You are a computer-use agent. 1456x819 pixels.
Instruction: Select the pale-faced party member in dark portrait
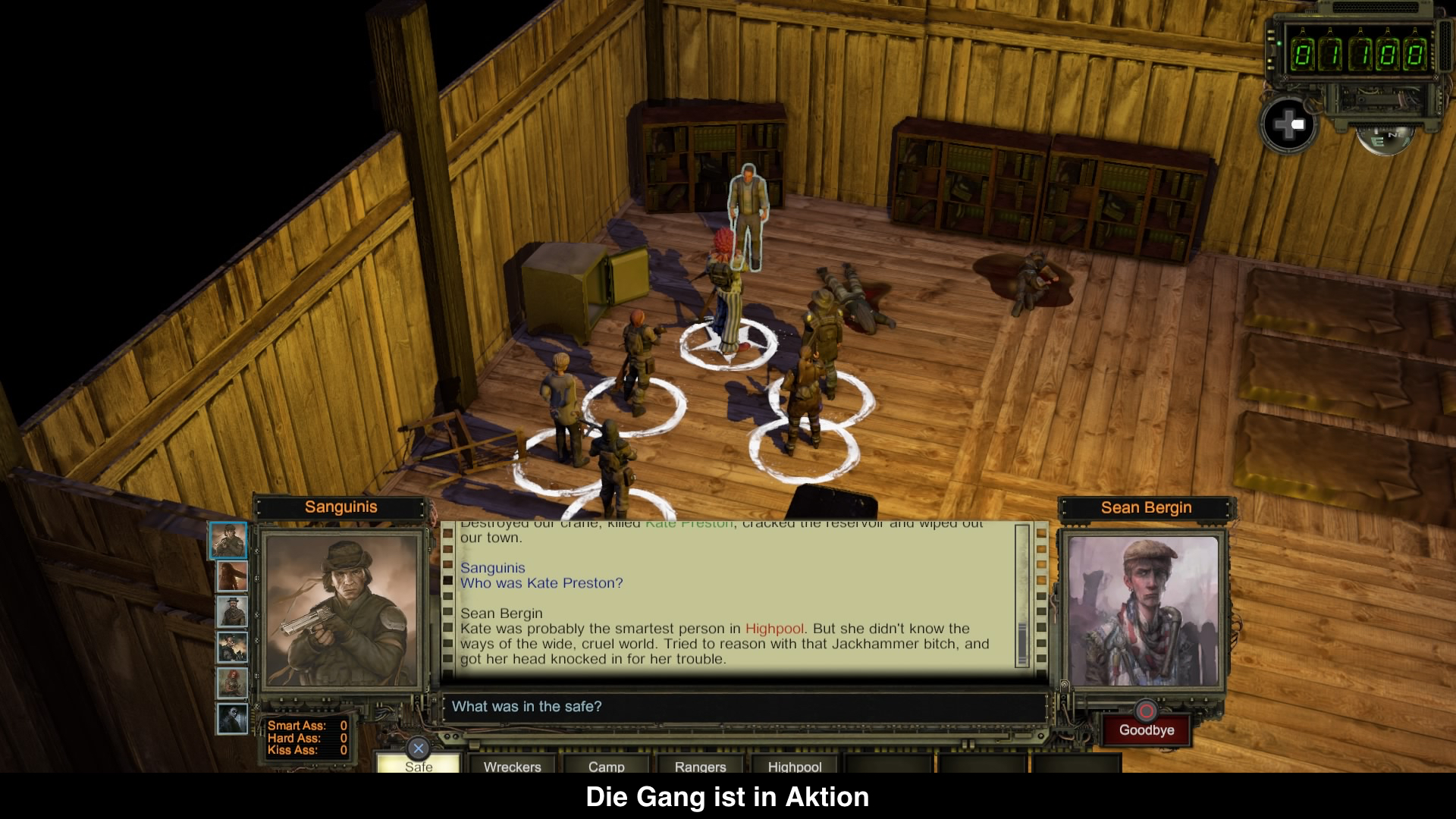[232, 719]
